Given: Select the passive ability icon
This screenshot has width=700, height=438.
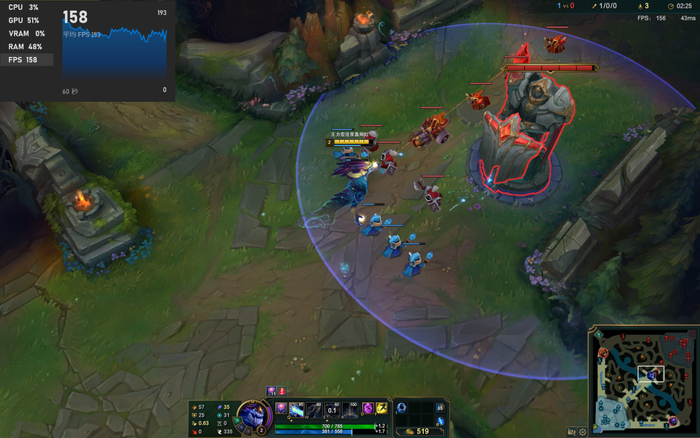Looking at the screenshot, I should (281, 408).
